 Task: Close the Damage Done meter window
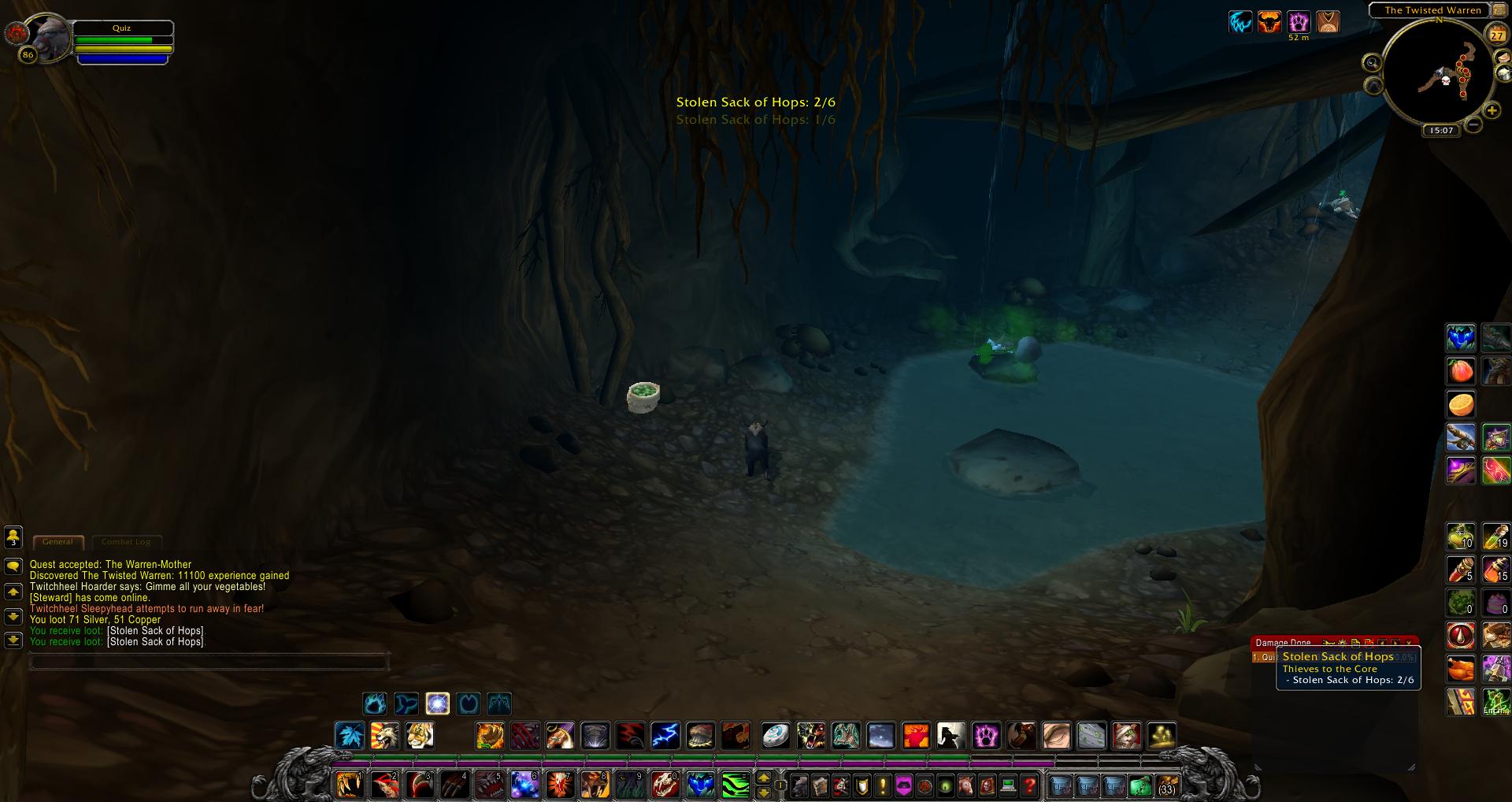[1409, 643]
